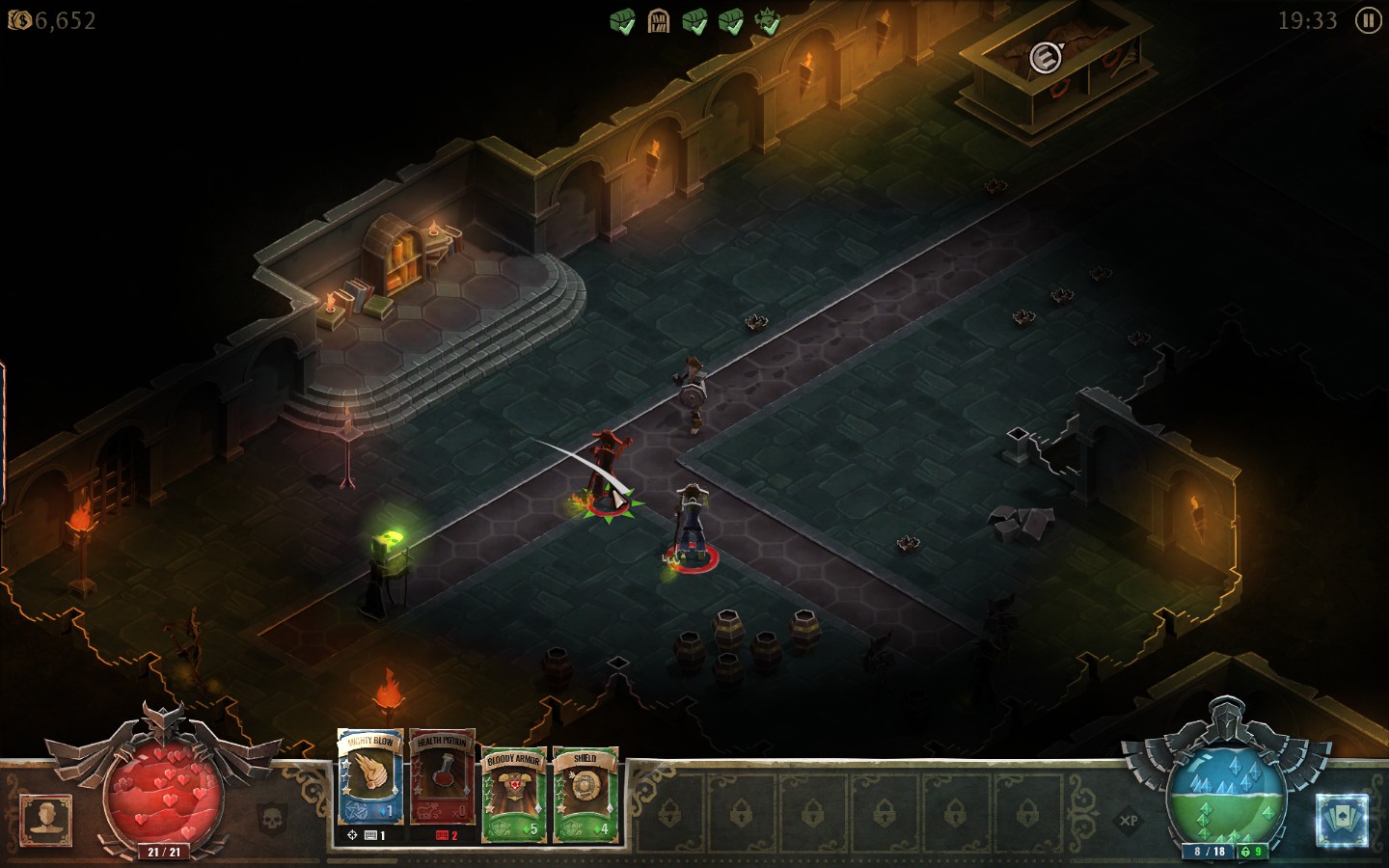Open the character portrait panel
The height and width of the screenshot is (868, 1389).
point(45,820)
